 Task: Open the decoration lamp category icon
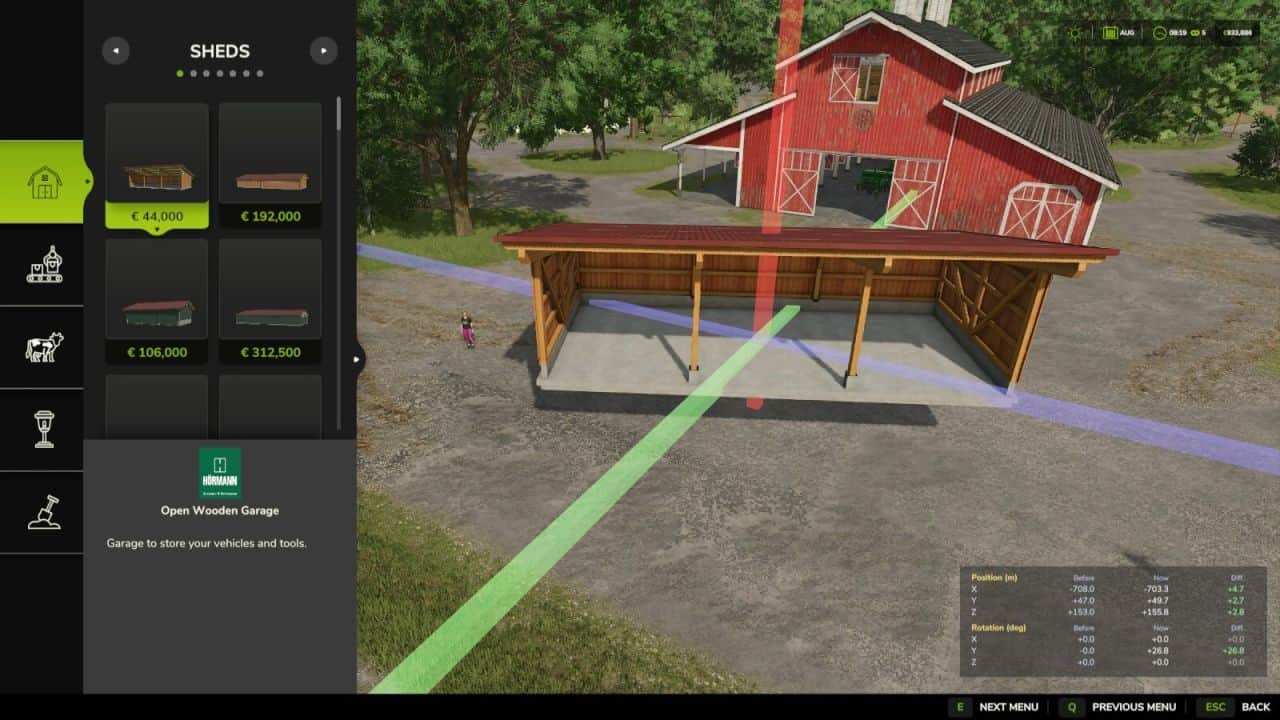pyautogui.click(x=44, y=428)
